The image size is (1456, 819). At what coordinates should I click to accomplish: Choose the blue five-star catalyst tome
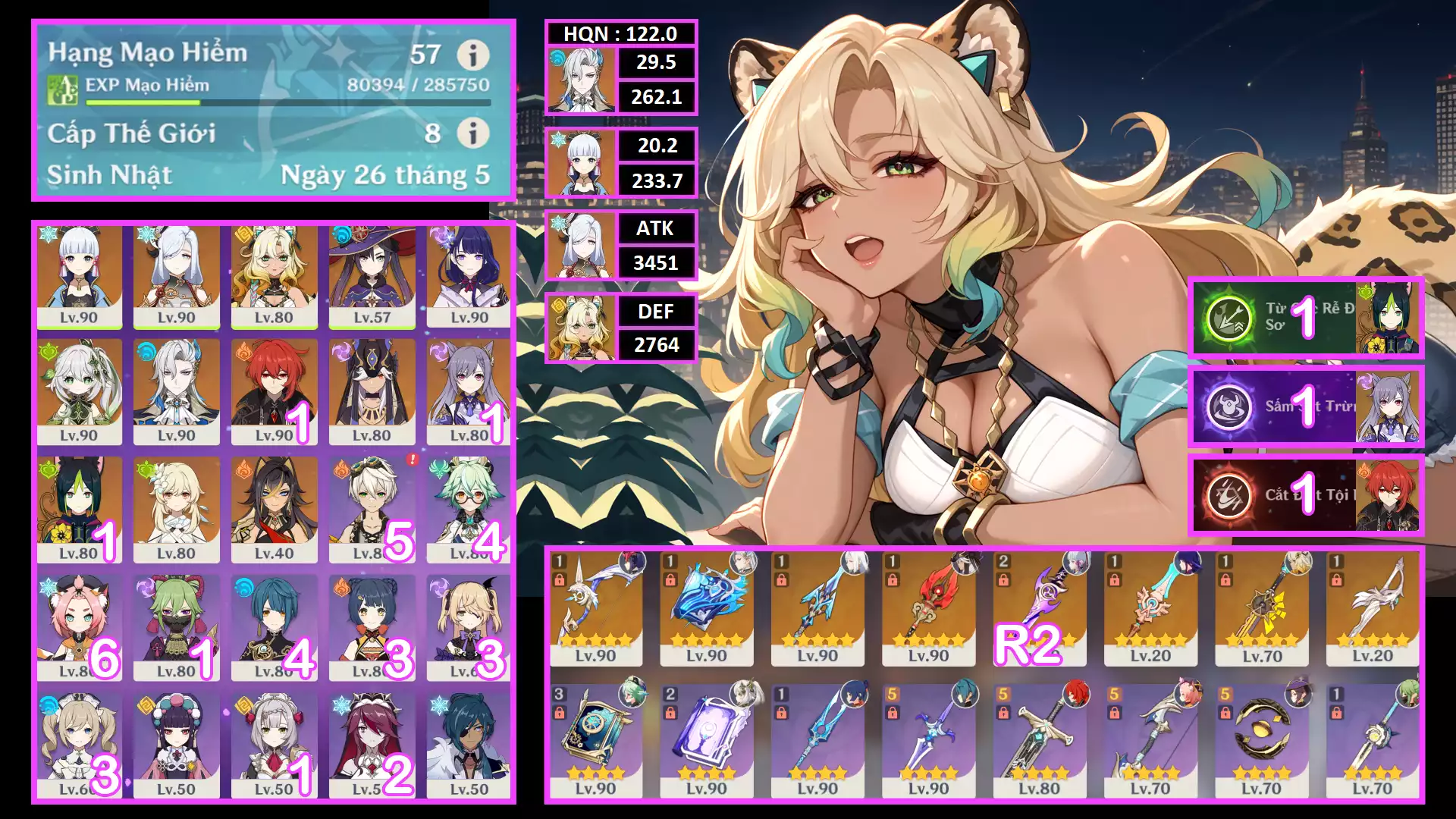tap(706, 608)
